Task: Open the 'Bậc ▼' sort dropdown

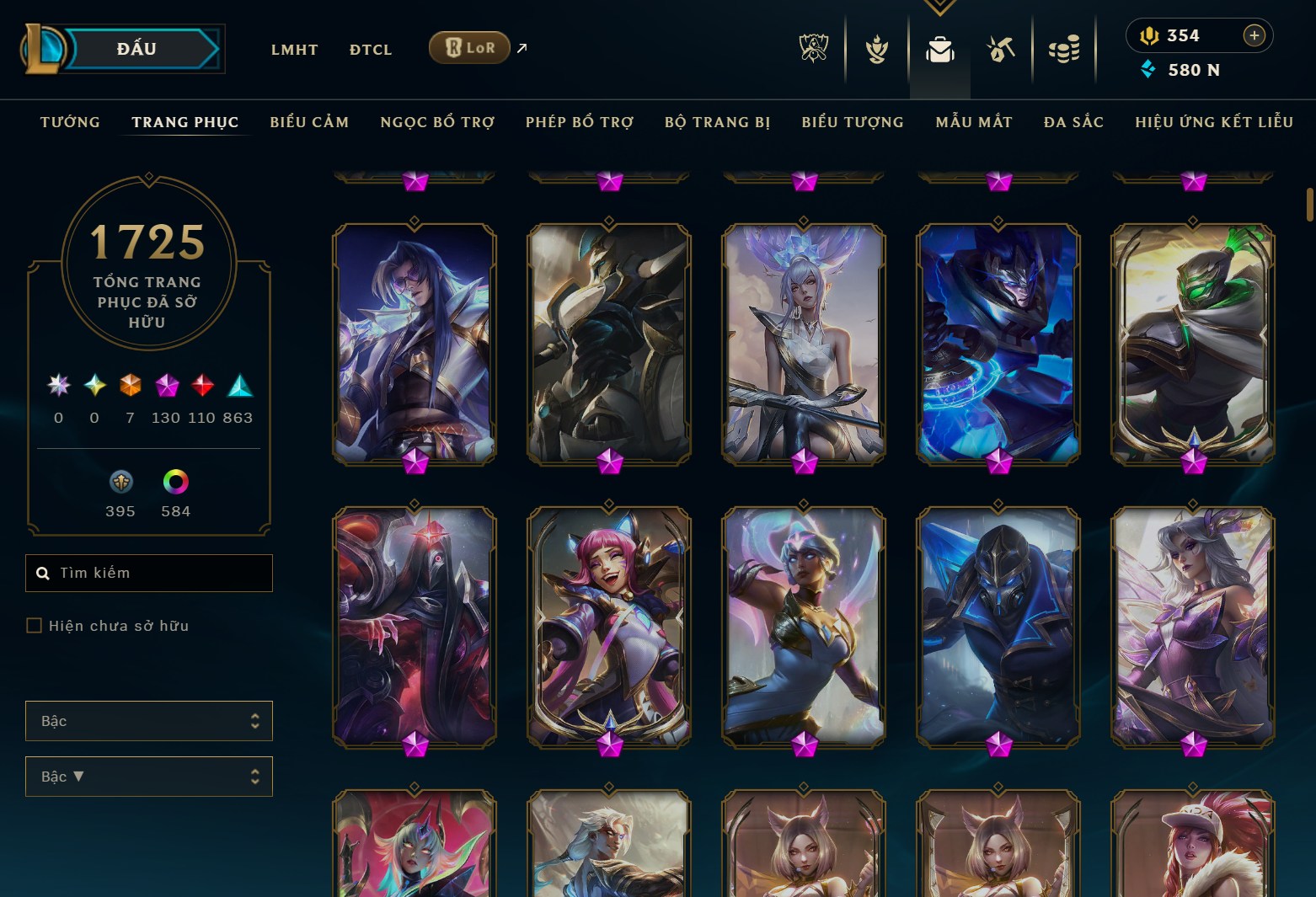Action: coord(149,777)
